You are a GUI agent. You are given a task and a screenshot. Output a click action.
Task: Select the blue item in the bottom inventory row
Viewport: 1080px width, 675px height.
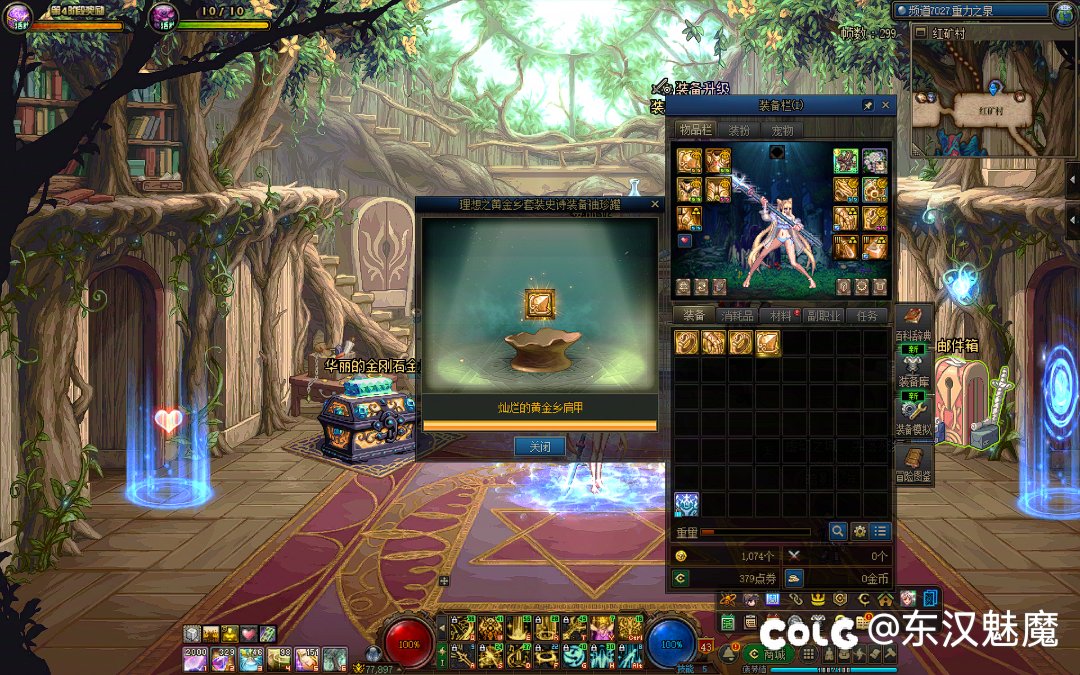tap(686, 504)
